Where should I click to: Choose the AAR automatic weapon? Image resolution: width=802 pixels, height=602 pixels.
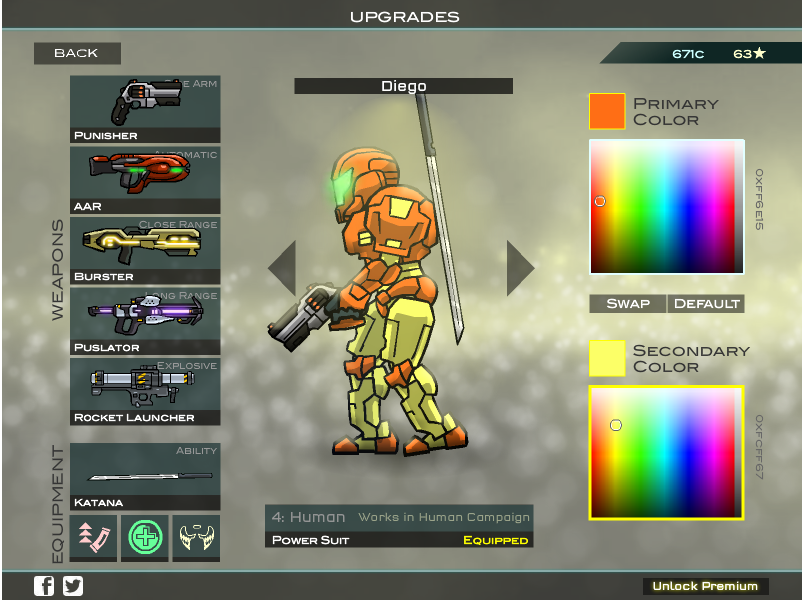[145, 180]
